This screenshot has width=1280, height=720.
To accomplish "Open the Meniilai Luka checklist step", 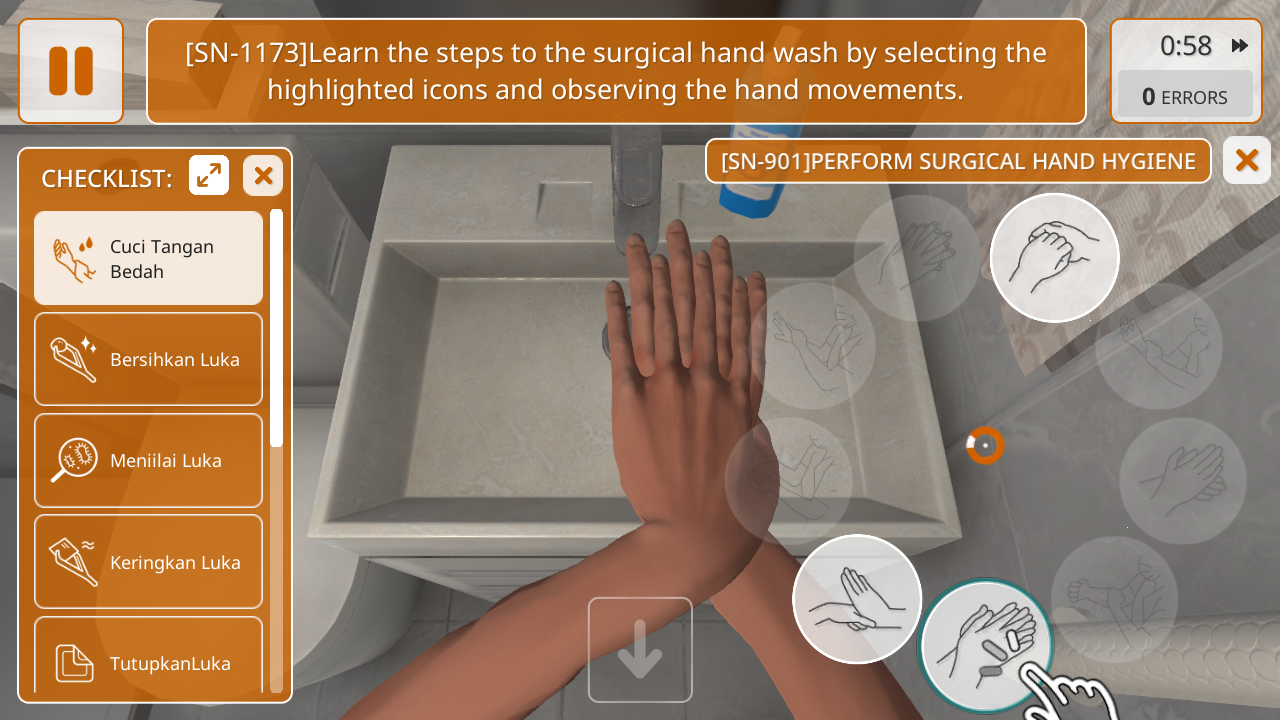I will pyautogui.click(x=149, y=460).
